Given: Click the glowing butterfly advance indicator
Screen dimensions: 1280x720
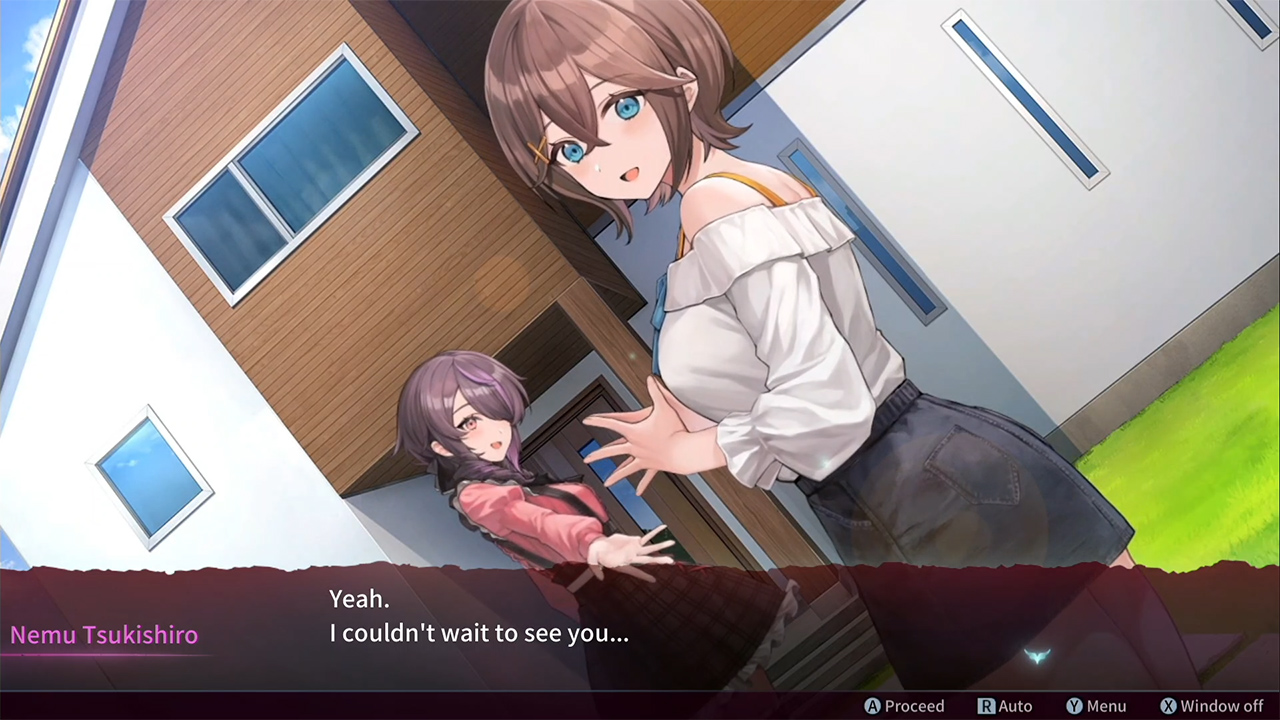Looking at the screenshot, I should click(1037, 655).
